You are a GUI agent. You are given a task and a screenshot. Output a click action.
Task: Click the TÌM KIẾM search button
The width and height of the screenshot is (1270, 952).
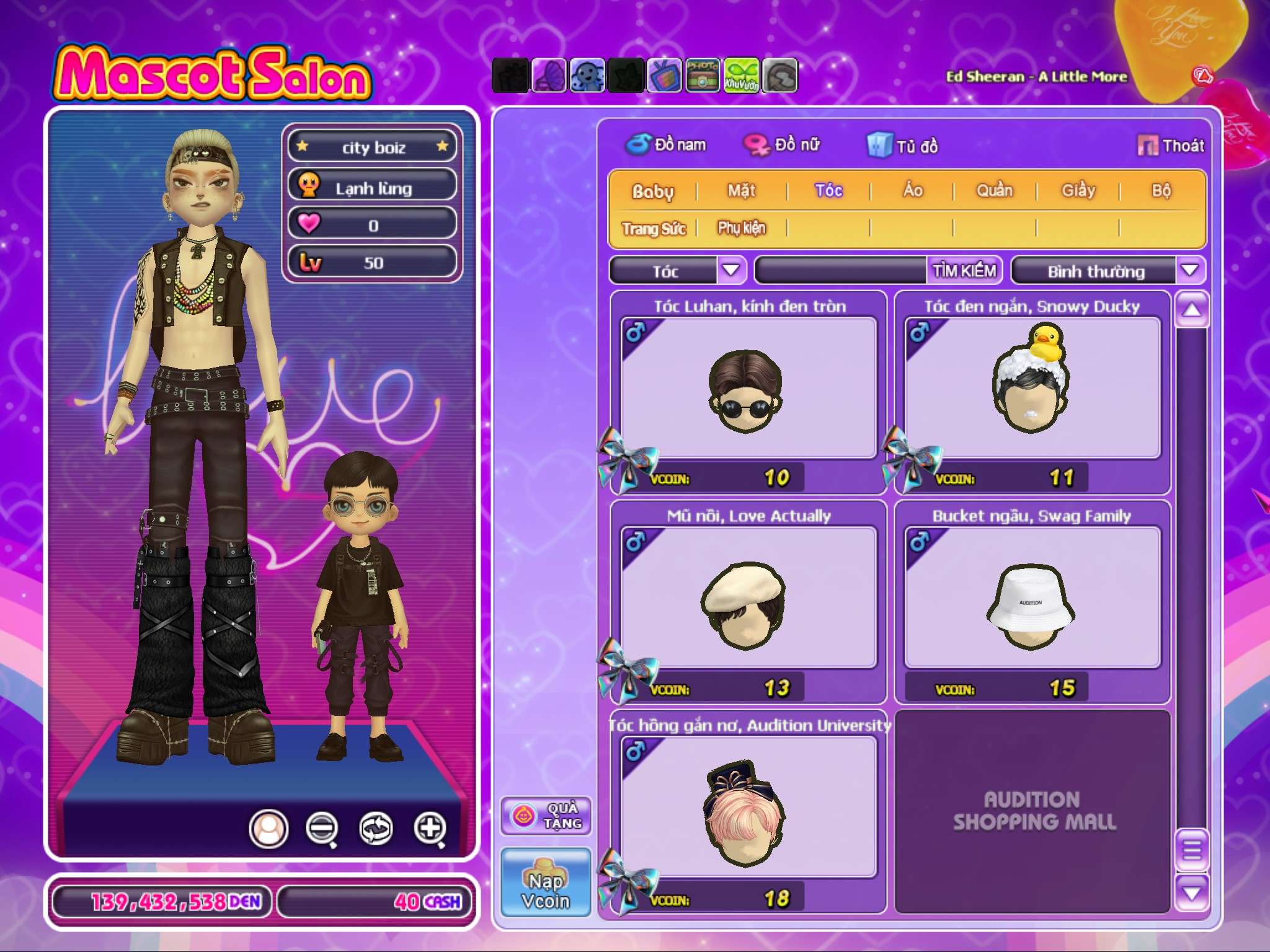point(964,271)
